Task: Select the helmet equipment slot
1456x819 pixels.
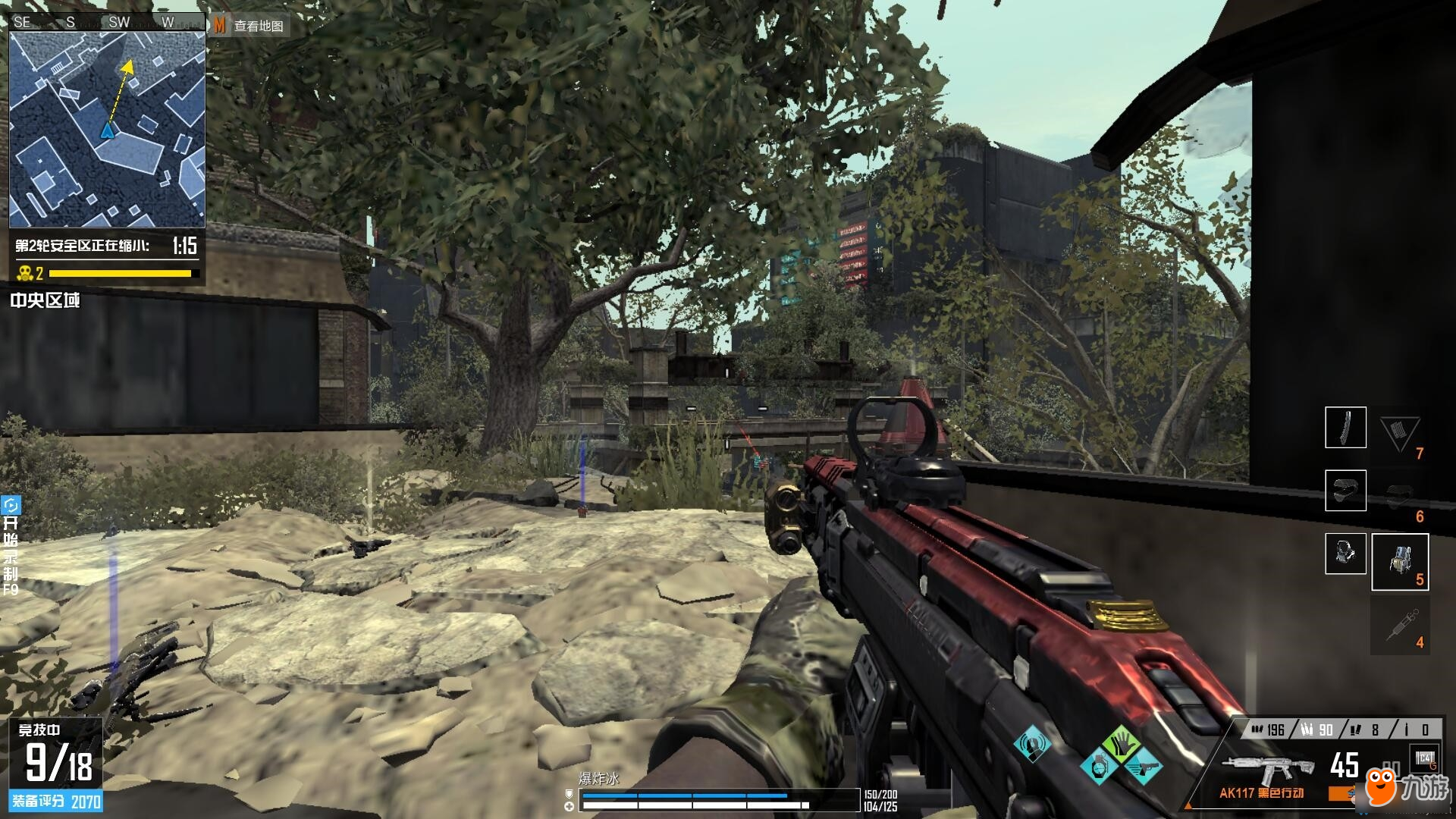Action: (x=1345, y=490)
